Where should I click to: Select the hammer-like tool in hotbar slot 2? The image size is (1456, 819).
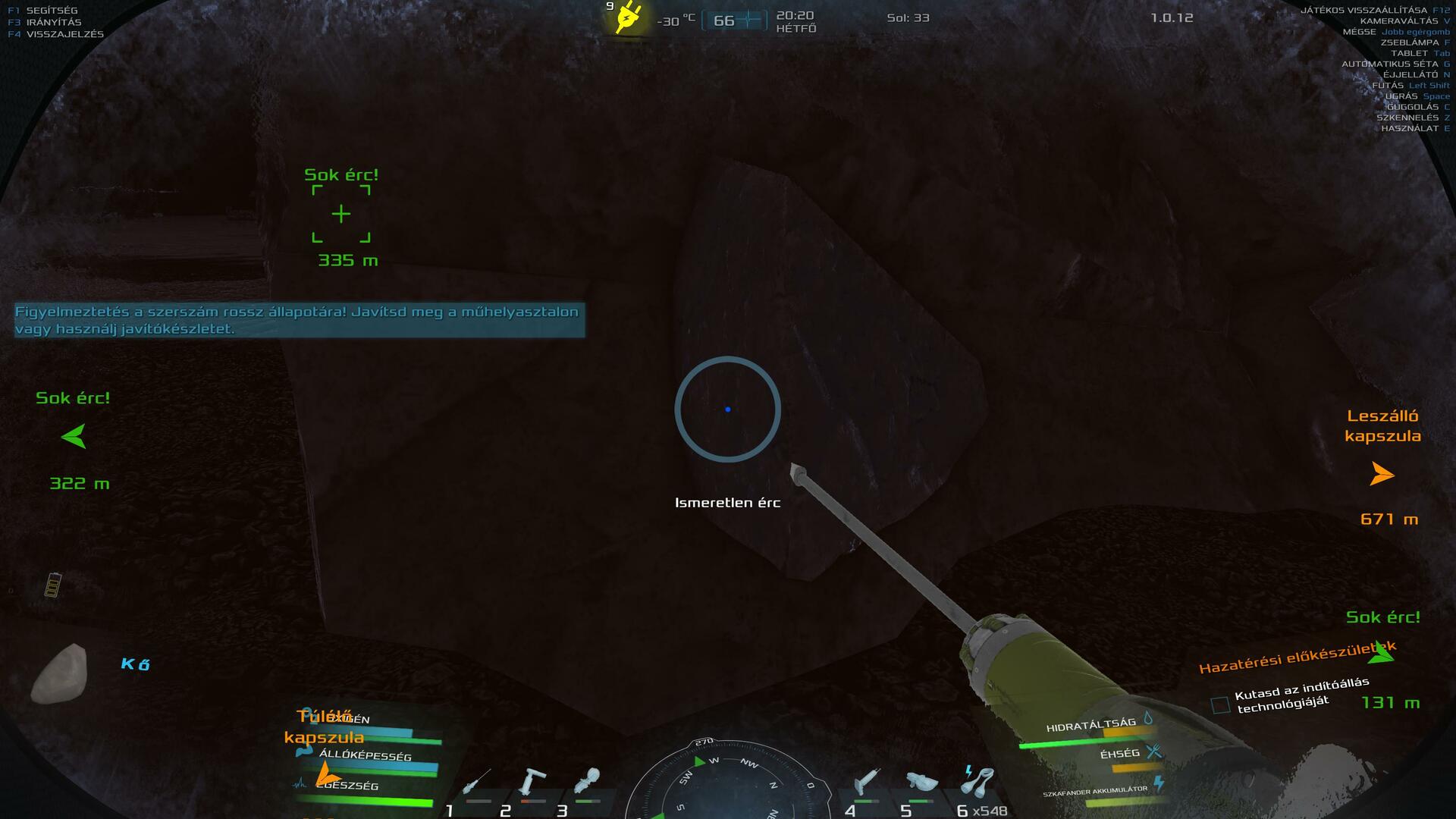(532, 783)
